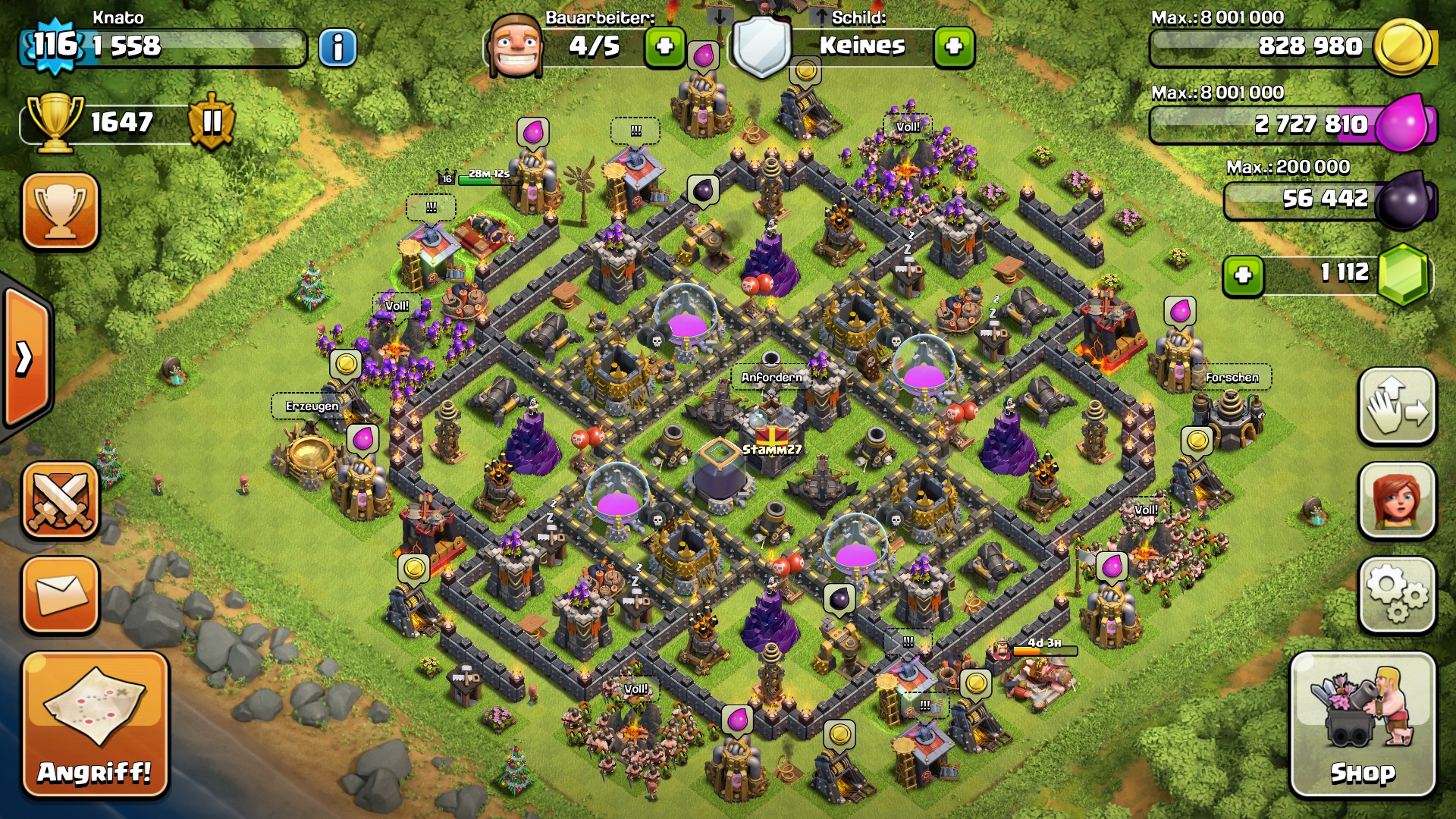The width and height of the screenshot is (1456, 819).
Task: Open the league badge next to trophies
Action: [x=212, y=121]
